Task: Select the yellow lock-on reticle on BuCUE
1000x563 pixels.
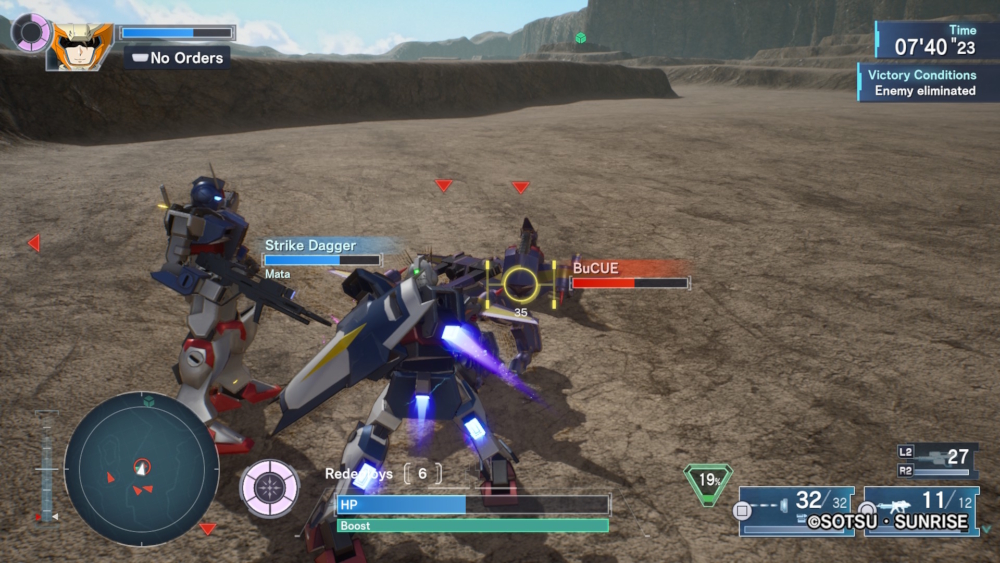Action: pyautogui.click(x=520, y=286)
